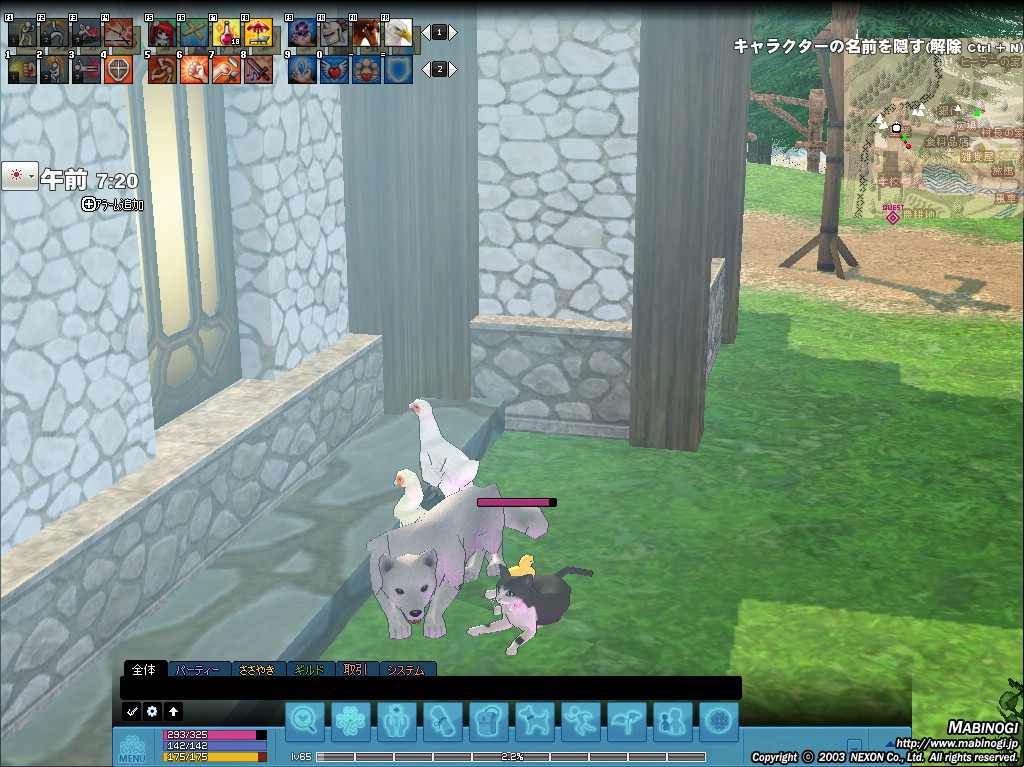Summon the white eagle pet icon
The width and height of the screenshot is (1024, 767).
click(398, 34)
